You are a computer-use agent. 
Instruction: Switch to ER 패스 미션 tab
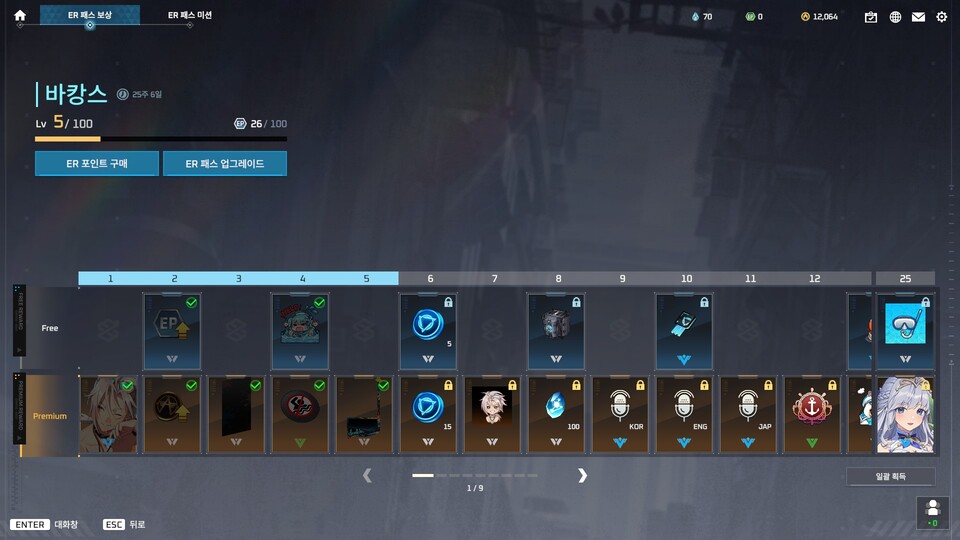click(x=189, y=16)
